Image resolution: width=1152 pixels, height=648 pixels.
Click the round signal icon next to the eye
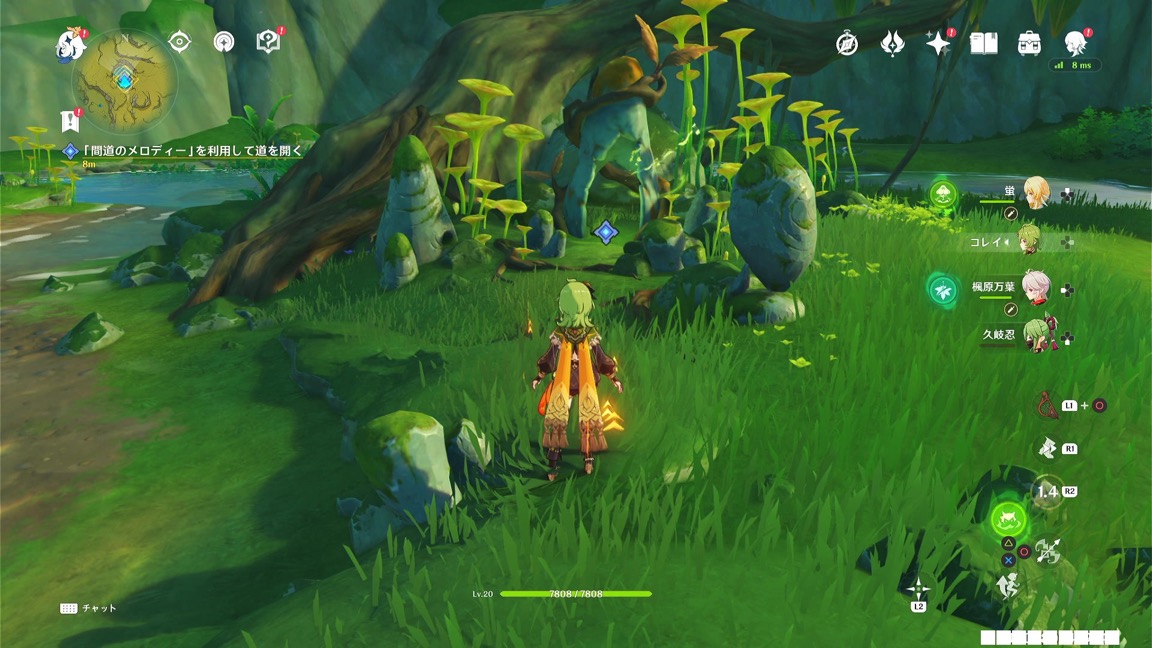(x=224, y=41)
